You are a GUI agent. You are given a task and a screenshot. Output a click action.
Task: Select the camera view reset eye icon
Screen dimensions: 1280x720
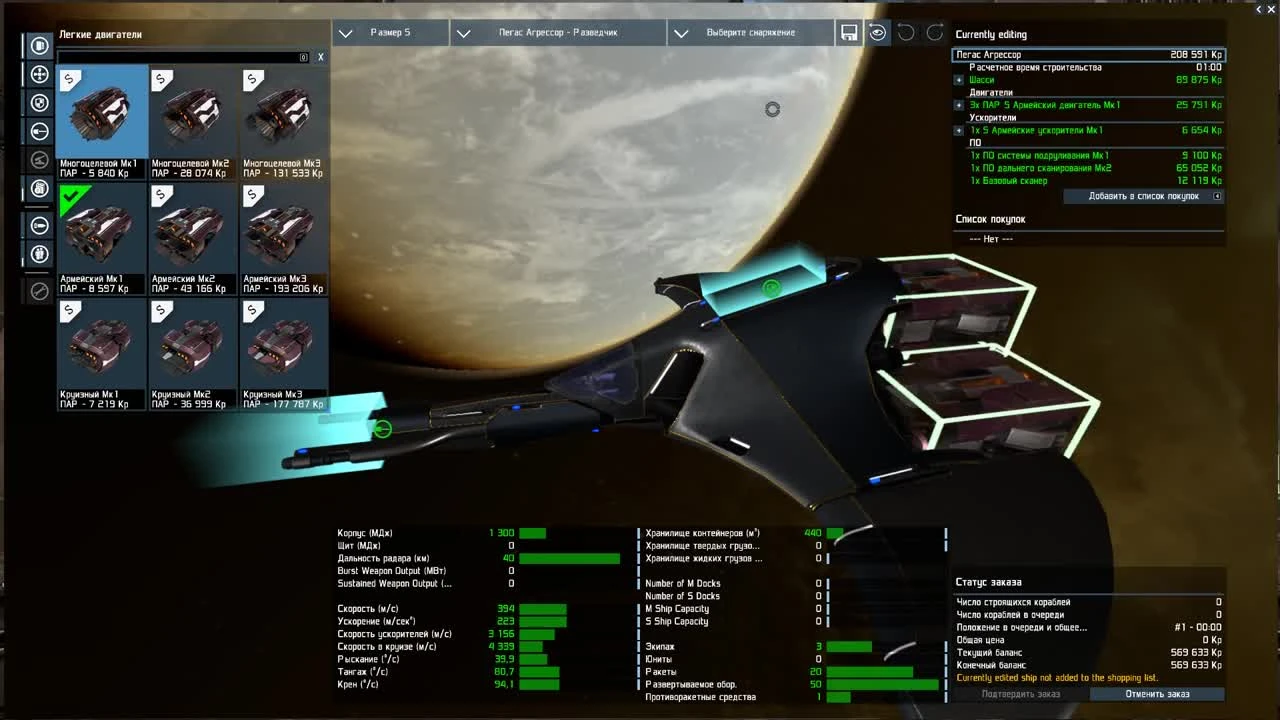point(877,31)
